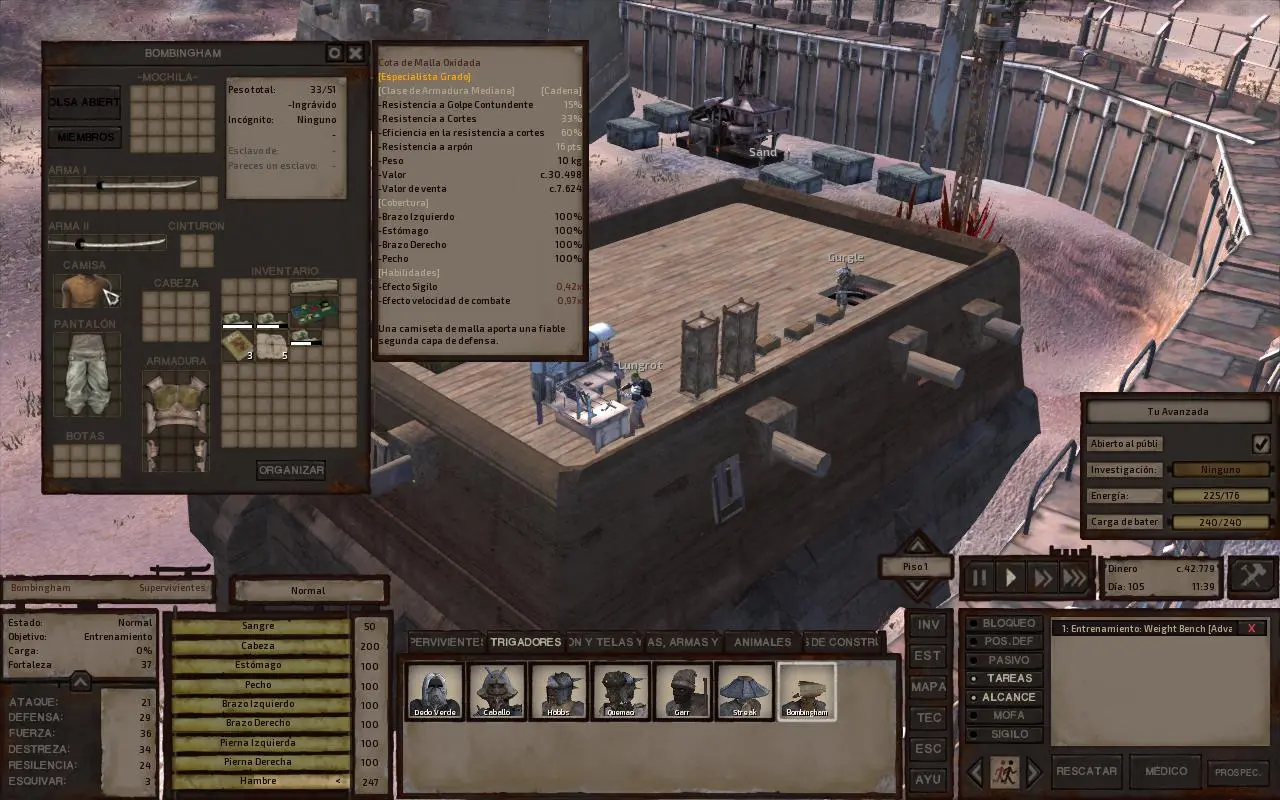Click the Miembros button
This screenshot has width=1280, height=800.
pyautogui.click(x=85, y=137)
